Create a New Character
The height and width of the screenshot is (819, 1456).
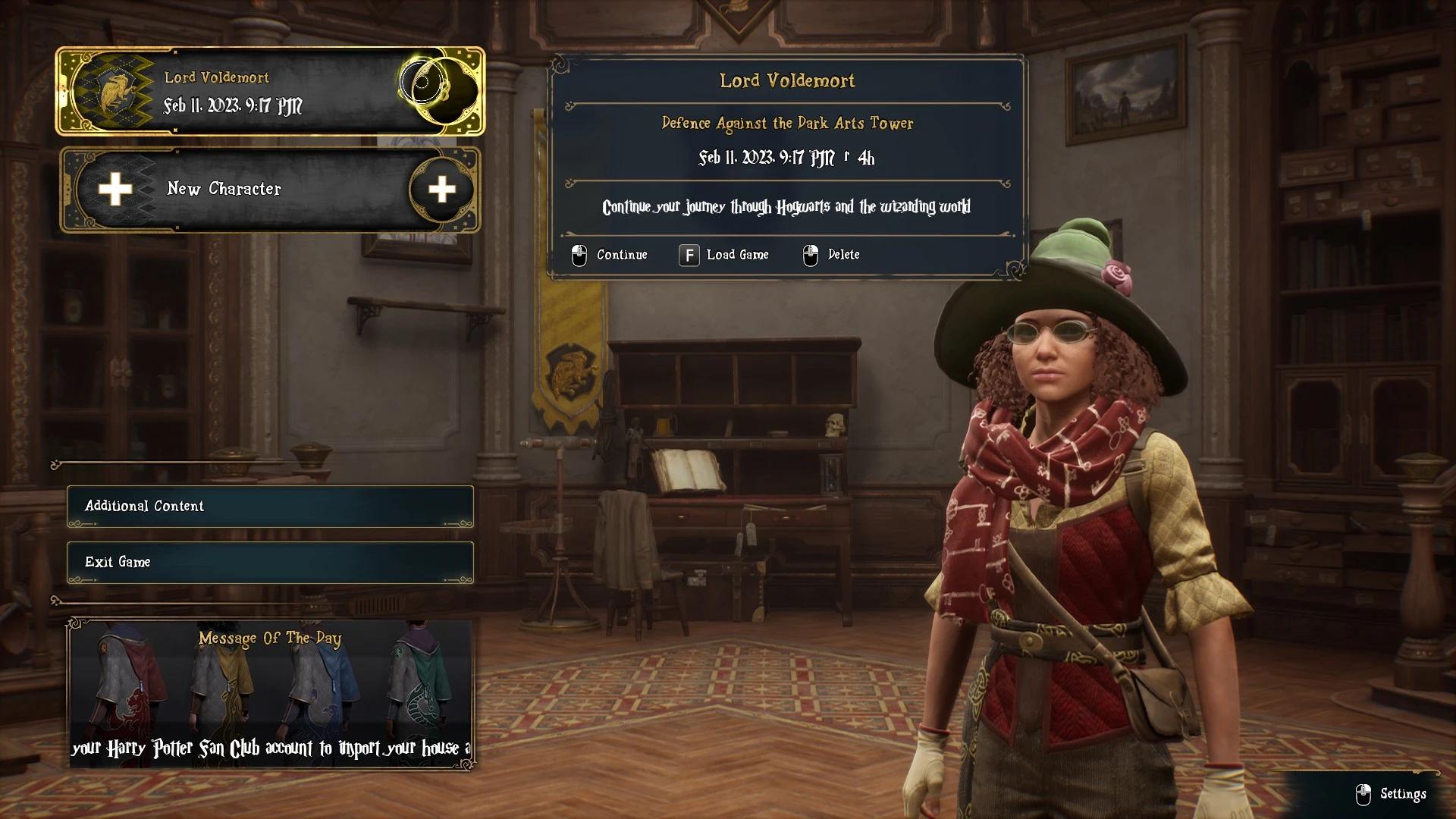[269, 190]
